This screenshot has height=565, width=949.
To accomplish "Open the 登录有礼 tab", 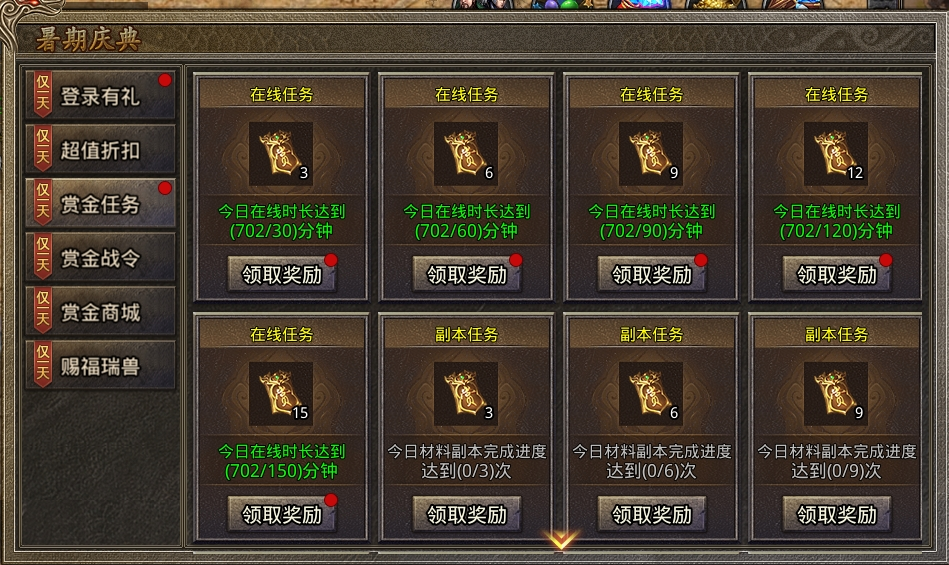I will pos(100,96).
